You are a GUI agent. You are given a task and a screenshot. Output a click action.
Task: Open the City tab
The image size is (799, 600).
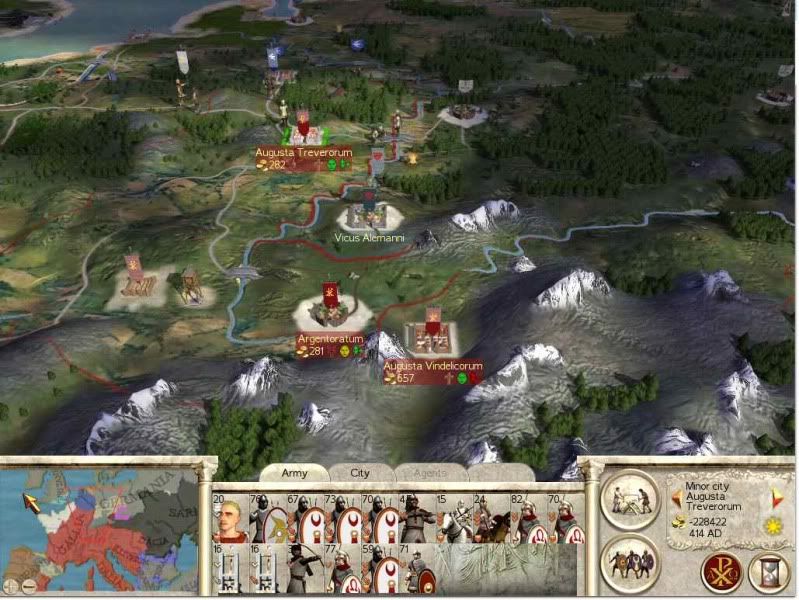(x=359, y=473)
